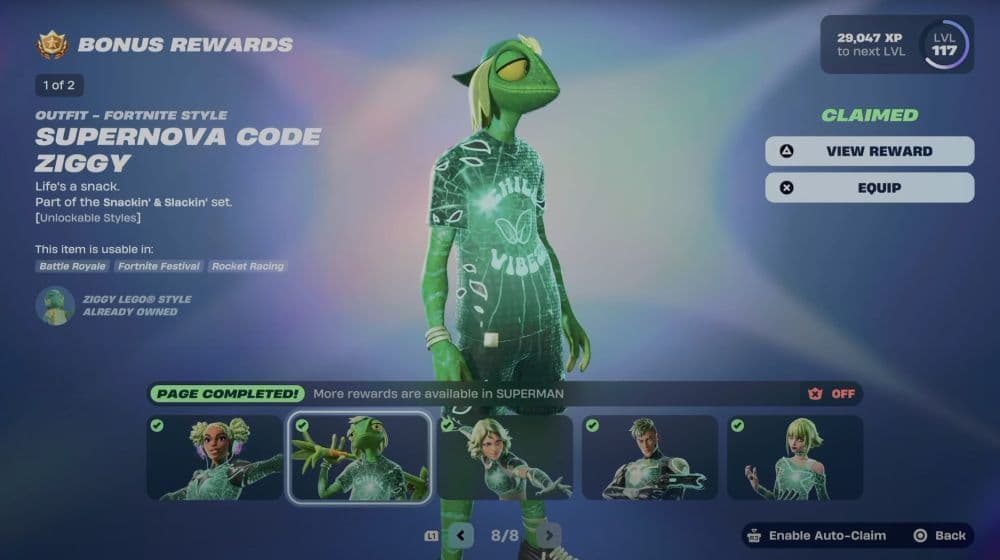Image resolution: width=1000 pixels, height=560 pixels.
Task: Select the green chameleon Ziggy reward thumbnail
Action: (x=360, y=458)
